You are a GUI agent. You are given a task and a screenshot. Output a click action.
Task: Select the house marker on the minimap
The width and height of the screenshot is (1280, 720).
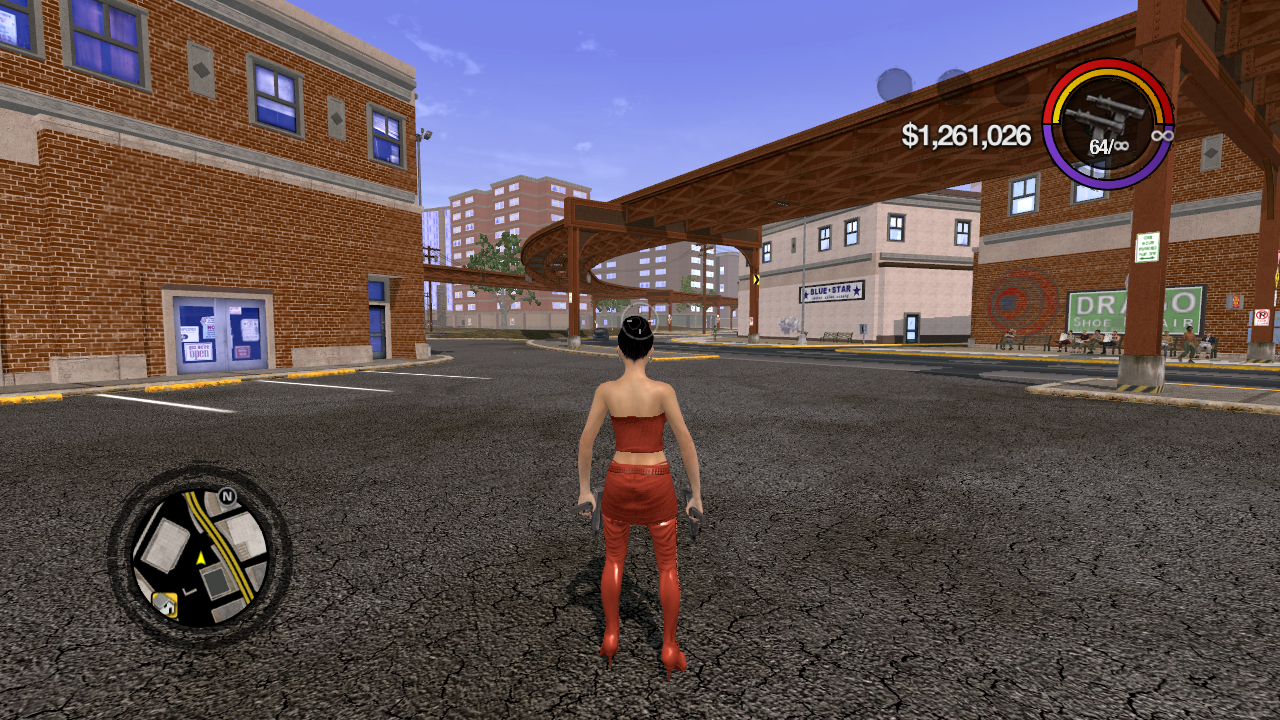tap(166, 602)
